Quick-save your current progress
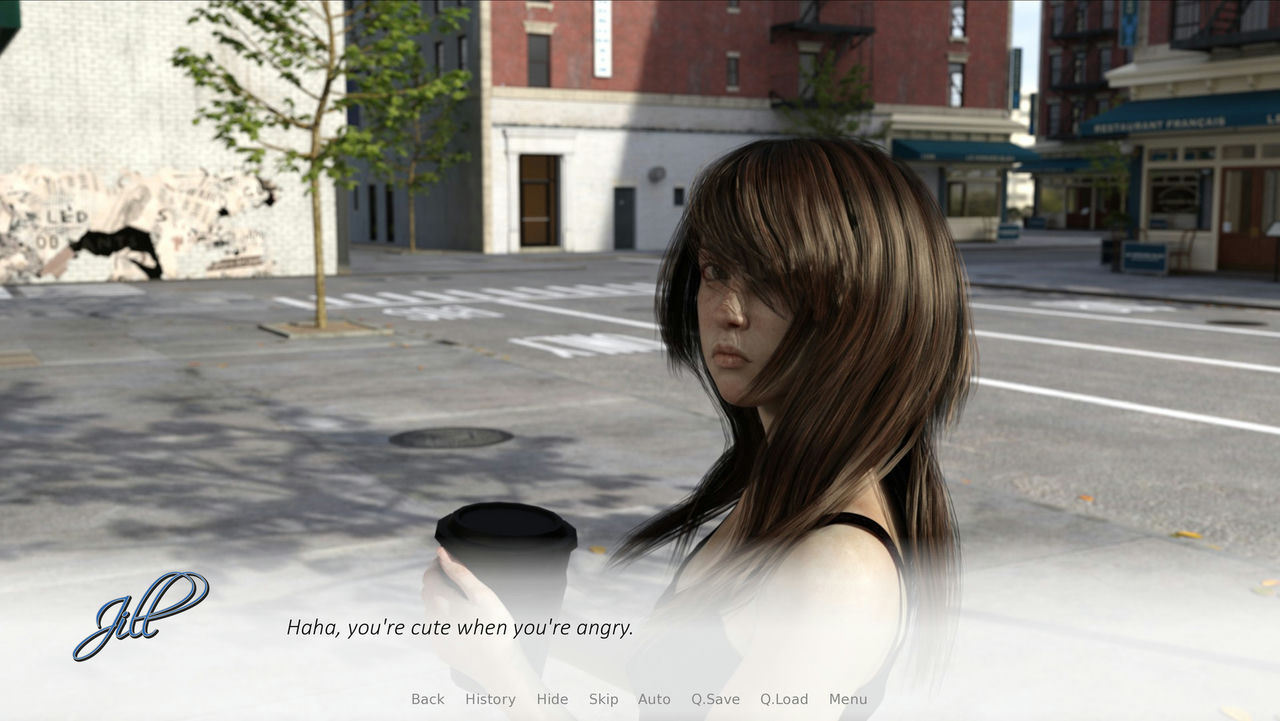 click(716, 699)
